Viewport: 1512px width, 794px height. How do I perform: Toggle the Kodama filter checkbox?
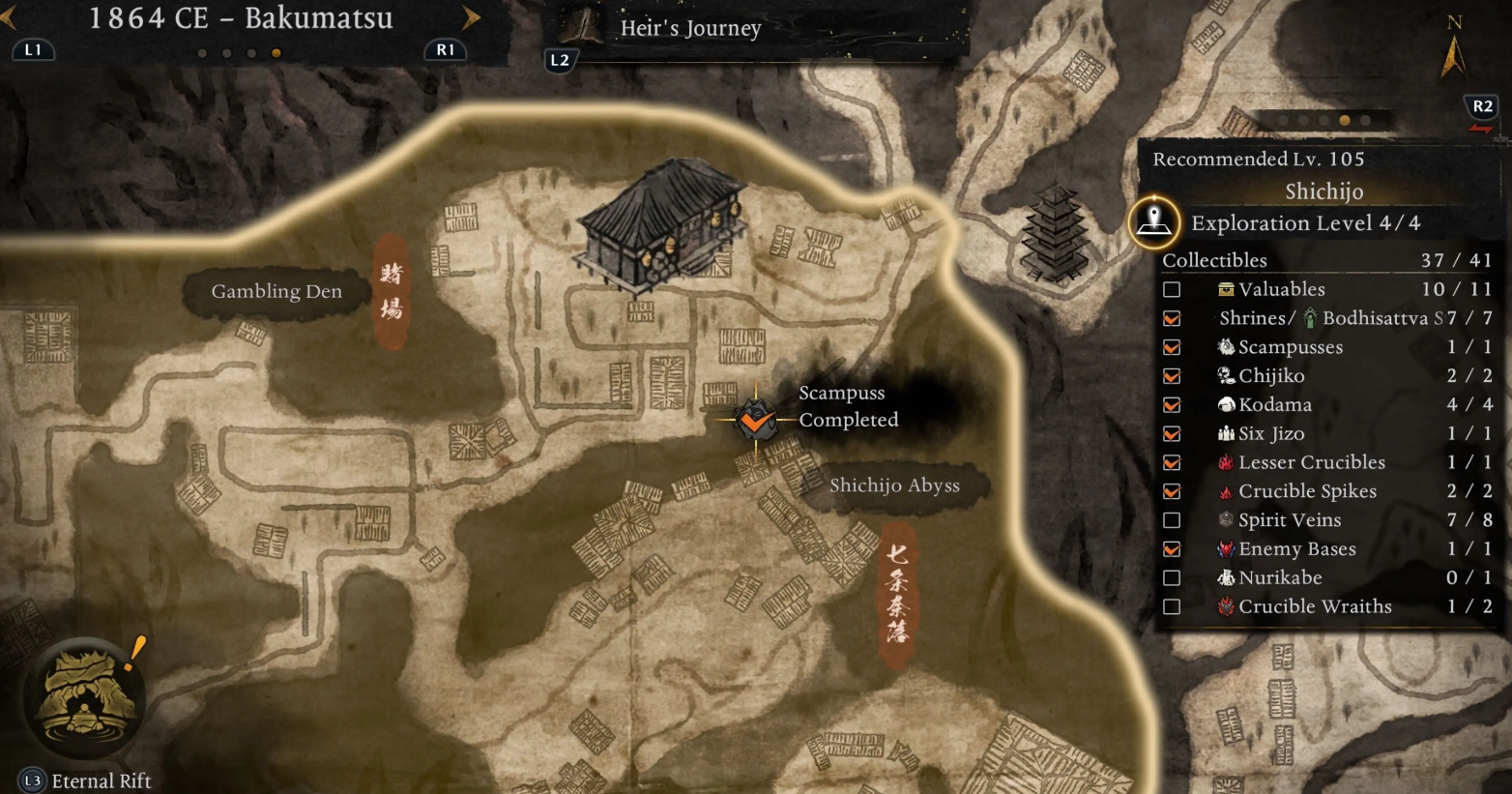coord(1172,405)
